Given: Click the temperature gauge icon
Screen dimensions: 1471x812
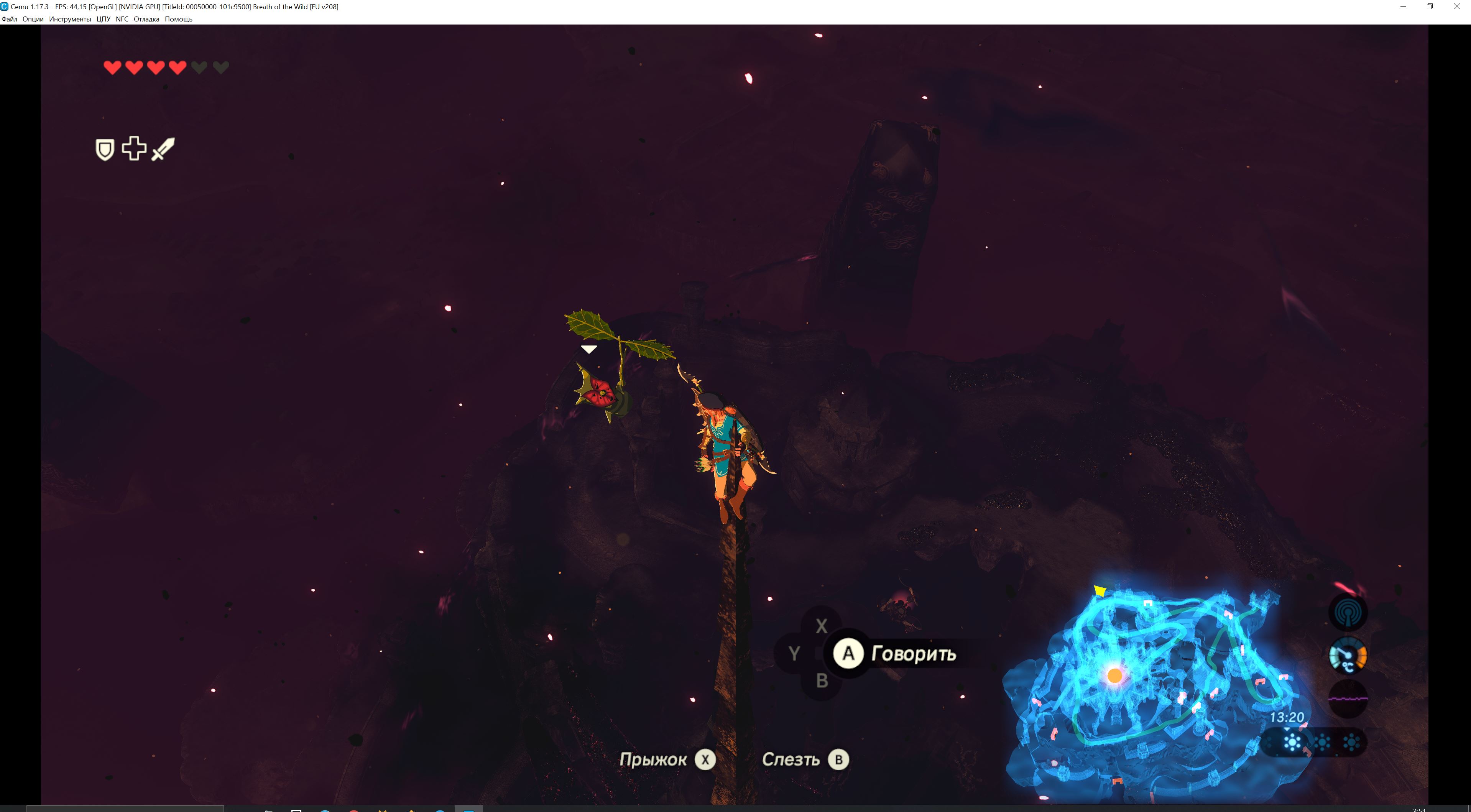Looking at the screenshot, I should pyautogui.click(x=1348, y=656).
